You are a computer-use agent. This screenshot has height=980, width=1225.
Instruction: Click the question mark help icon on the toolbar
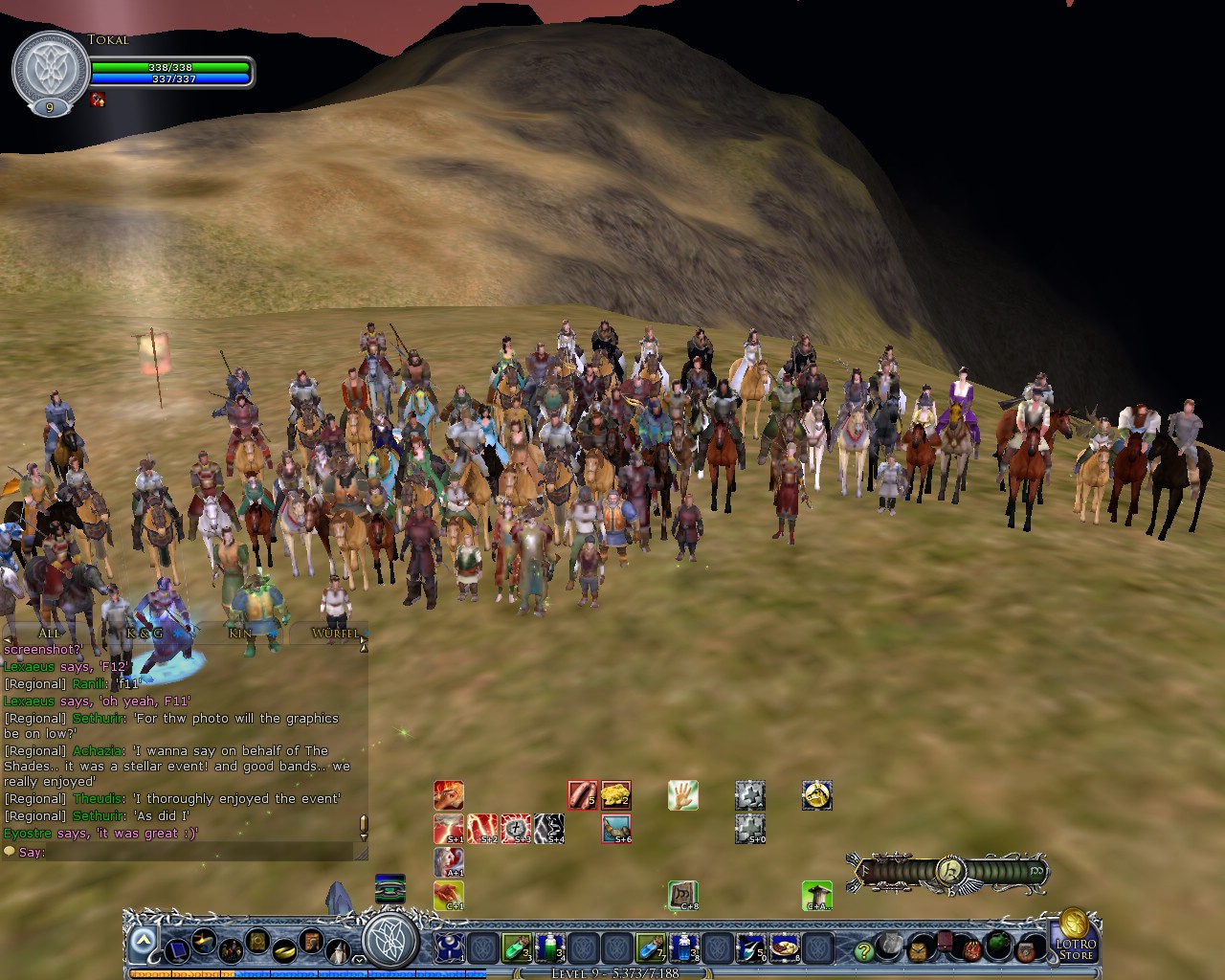pyautogui.click(x=864, y=949)
